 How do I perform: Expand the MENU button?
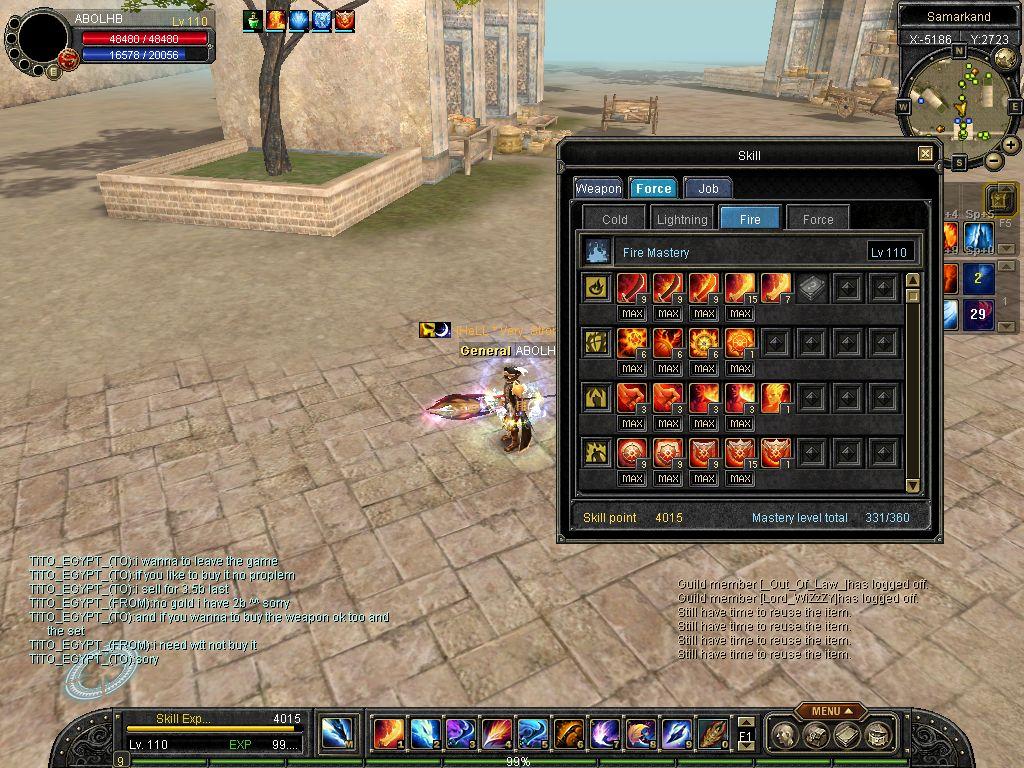click(831, 711)
